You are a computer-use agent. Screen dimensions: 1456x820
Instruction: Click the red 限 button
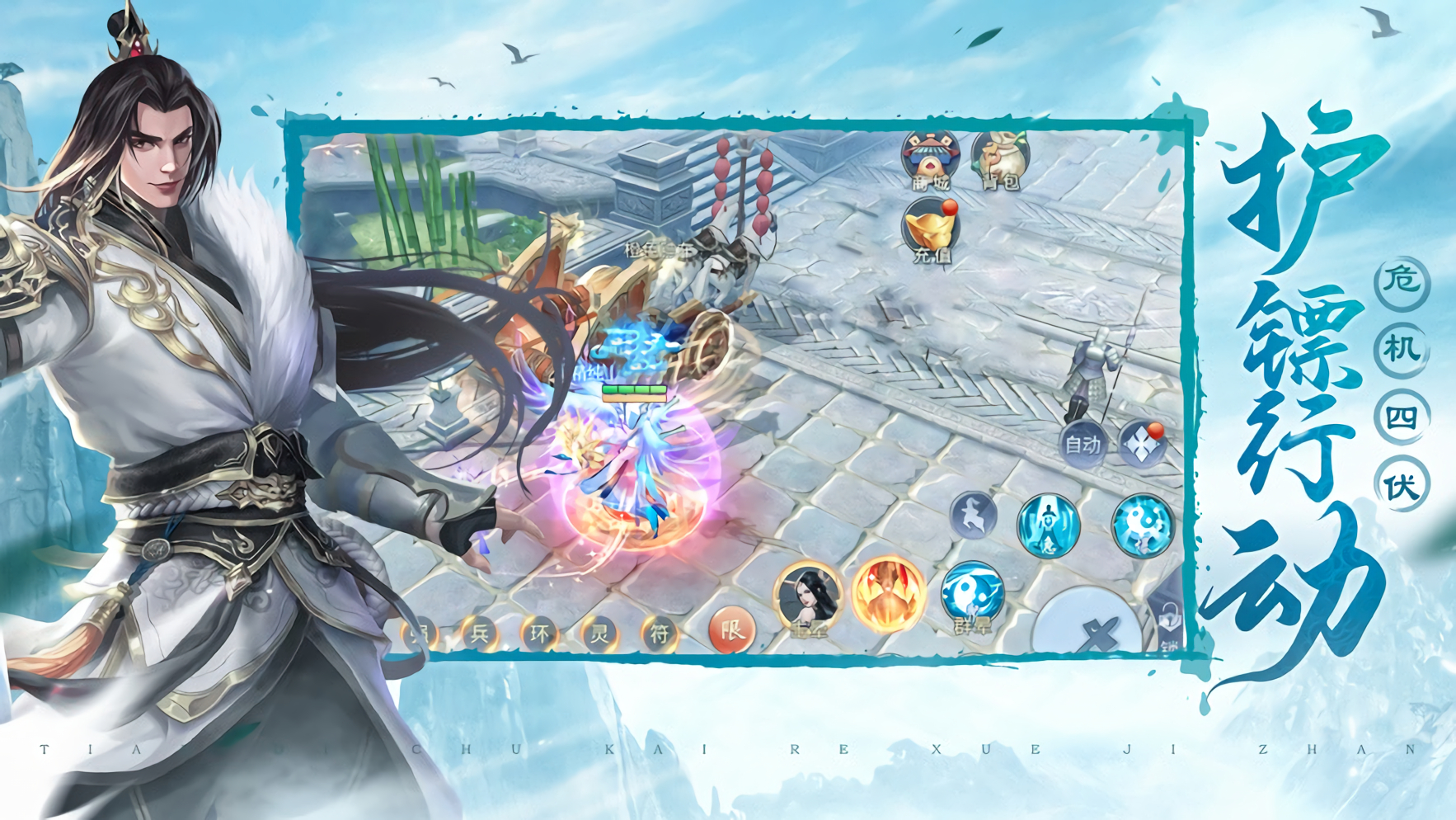(730, 631)
